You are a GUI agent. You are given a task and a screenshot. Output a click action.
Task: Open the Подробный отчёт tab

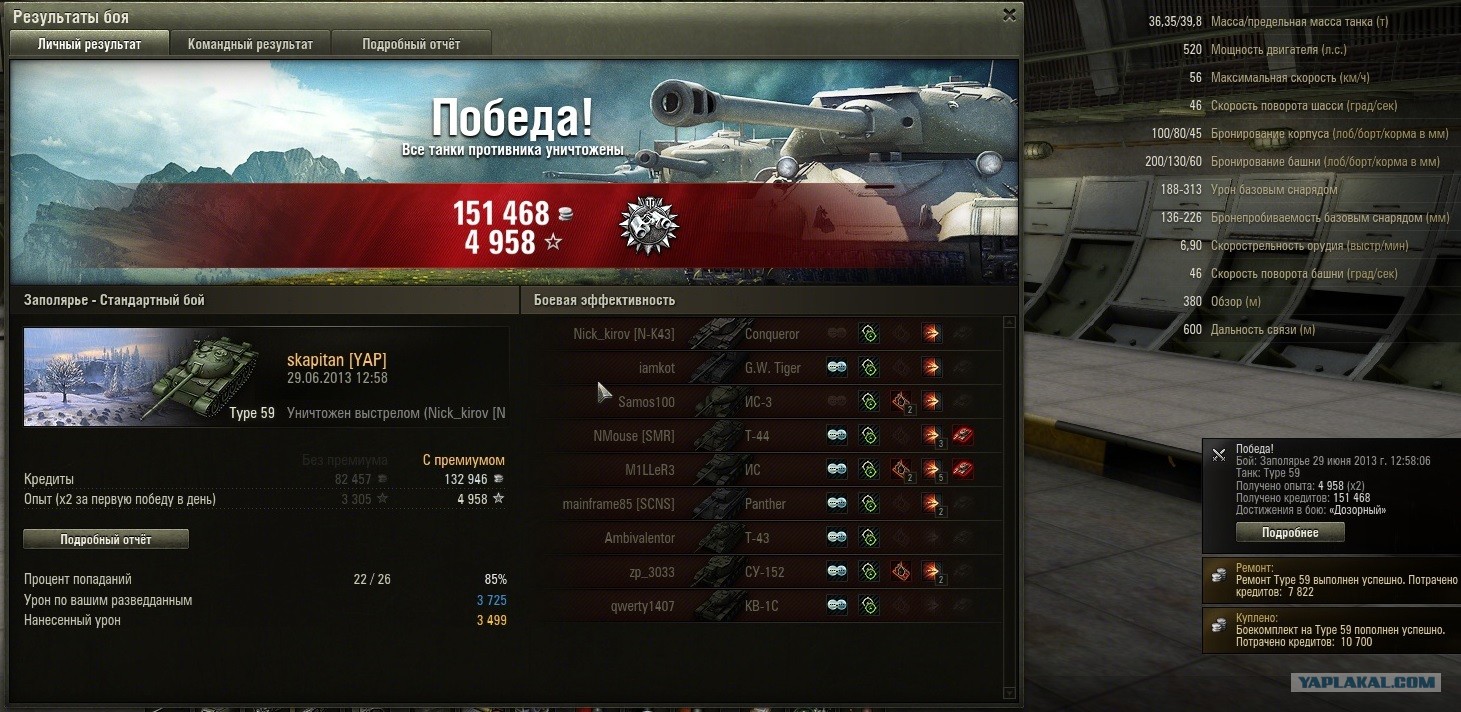coord(411,44)
